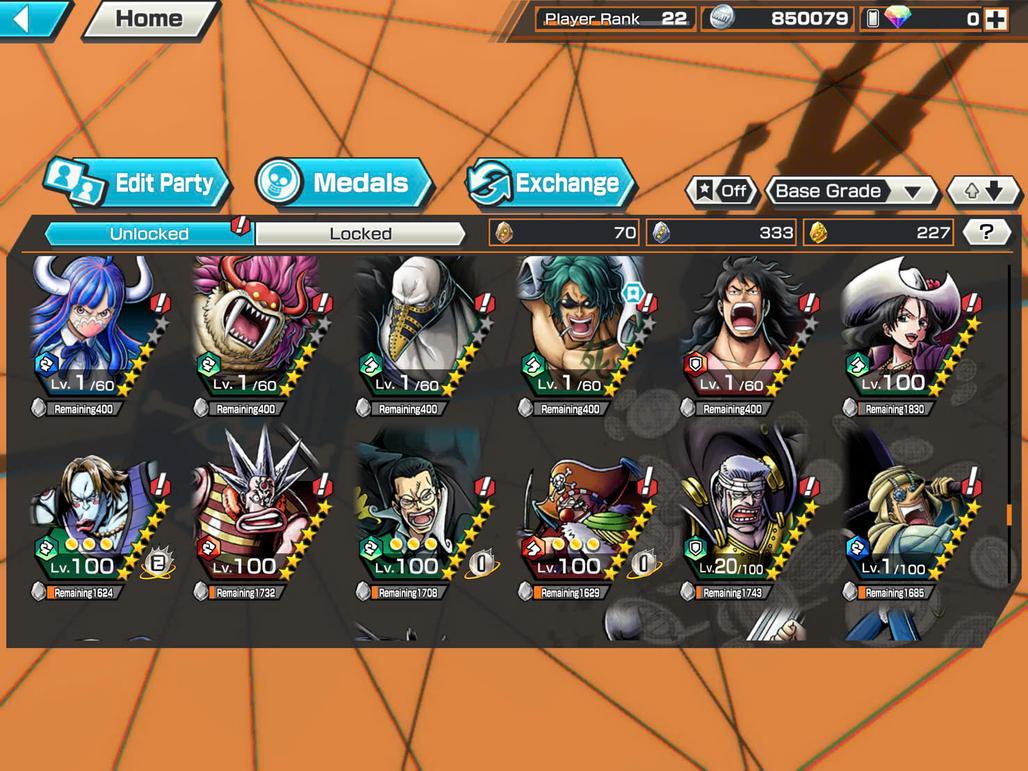Open the Base Grade sort dropdown
Screen dimensions: 1028x771
click(850, 191)
